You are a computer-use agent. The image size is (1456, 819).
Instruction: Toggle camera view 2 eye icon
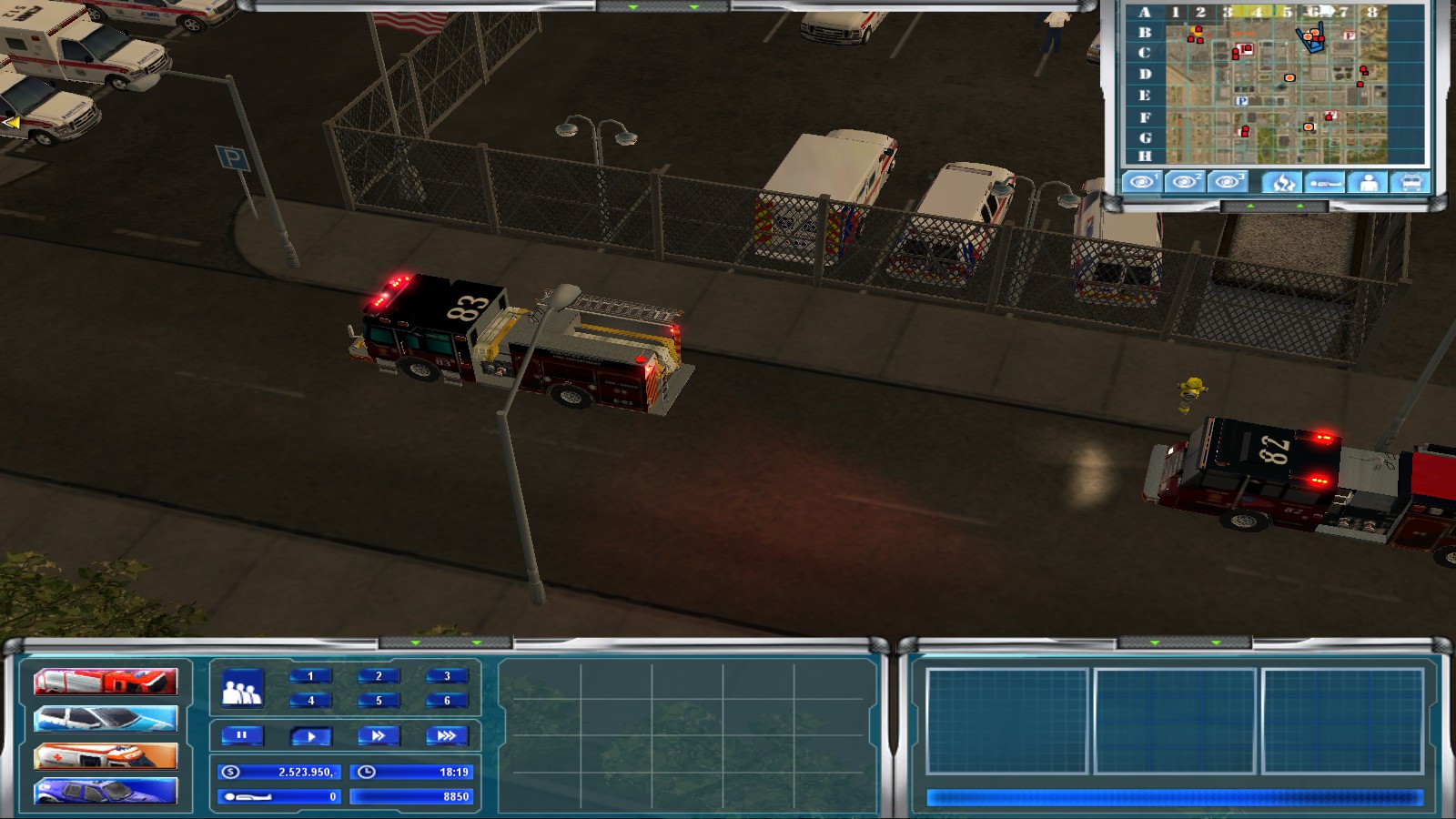tap(1184, 182)
